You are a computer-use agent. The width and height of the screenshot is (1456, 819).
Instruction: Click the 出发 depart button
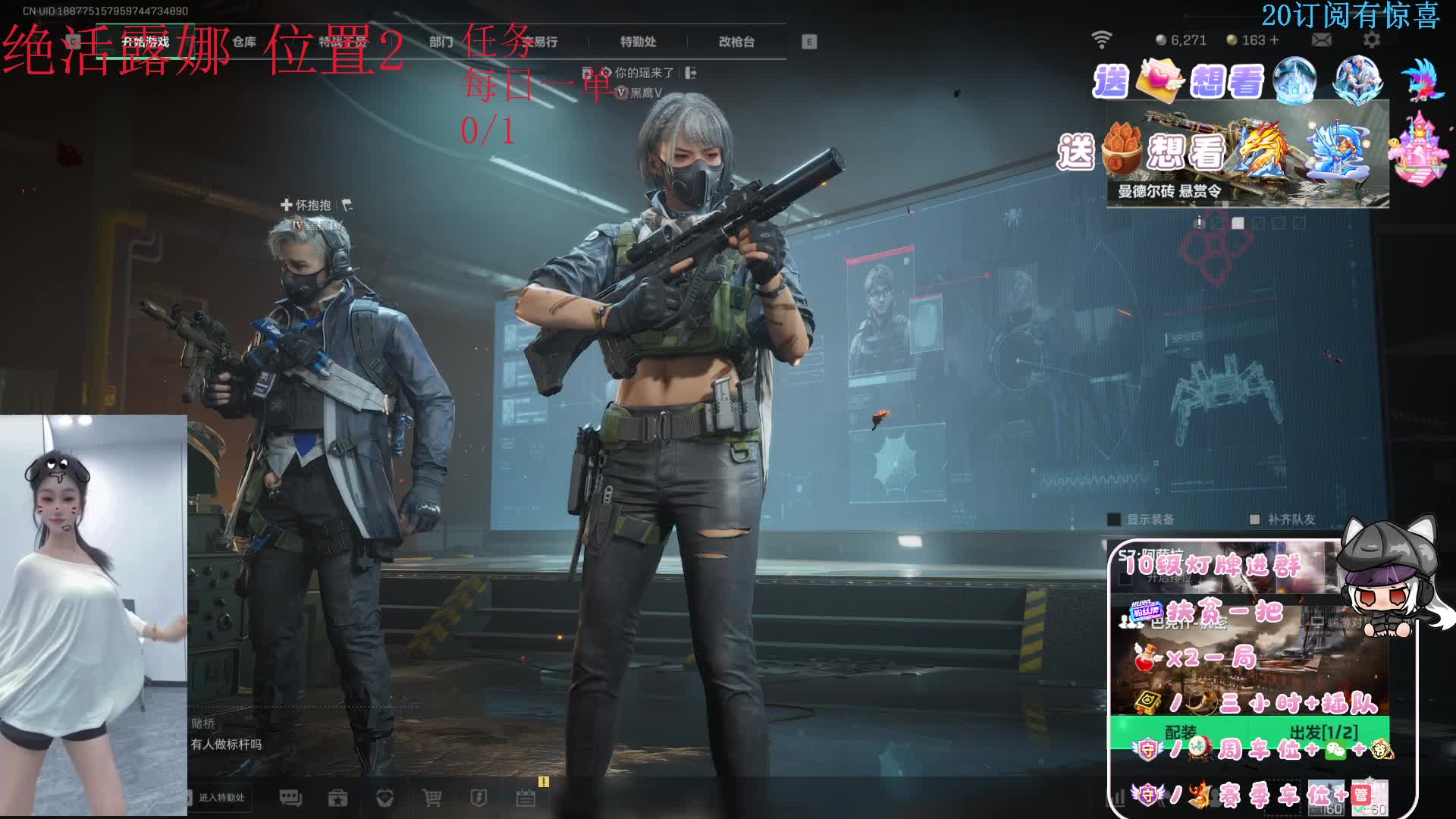1323,733
